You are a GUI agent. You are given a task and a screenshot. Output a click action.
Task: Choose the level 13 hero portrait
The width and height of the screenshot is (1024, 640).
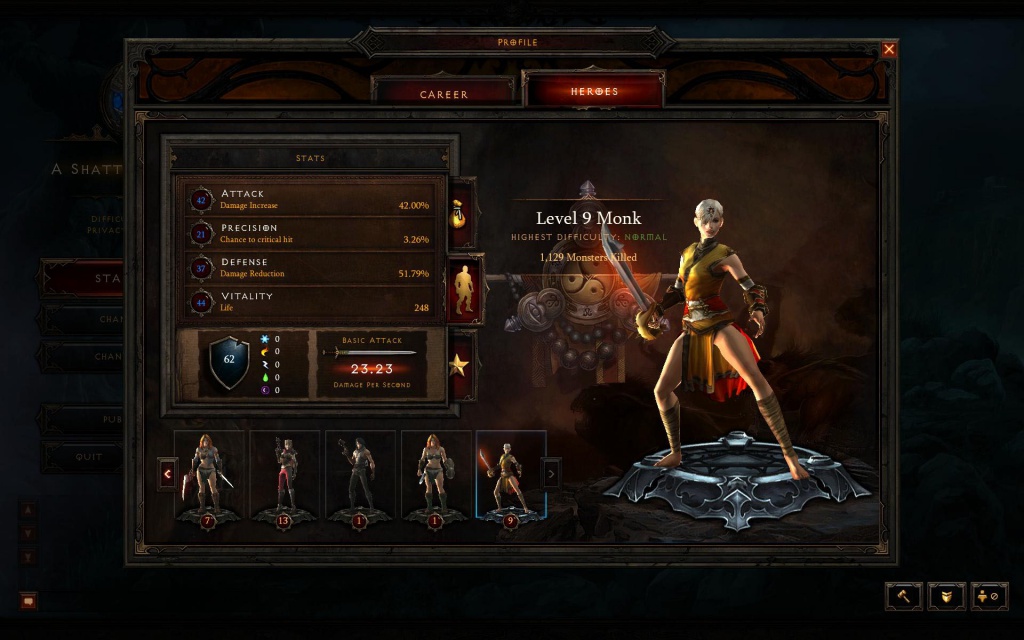[x=284, y=476]
